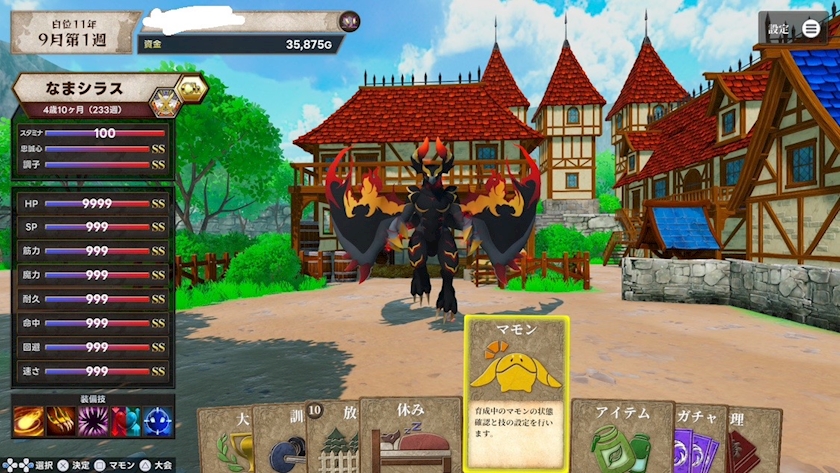Select the golden claw skill icon

coord(61,422)
